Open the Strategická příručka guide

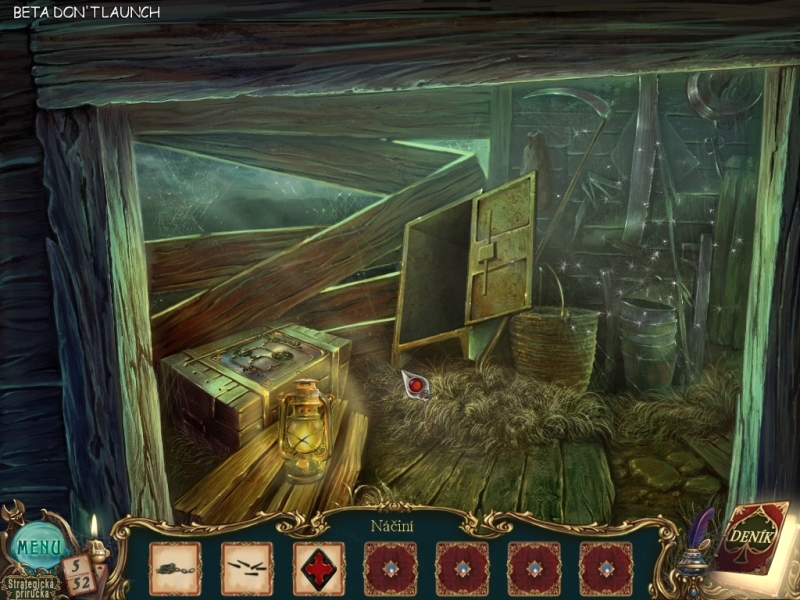pos(30,583)
